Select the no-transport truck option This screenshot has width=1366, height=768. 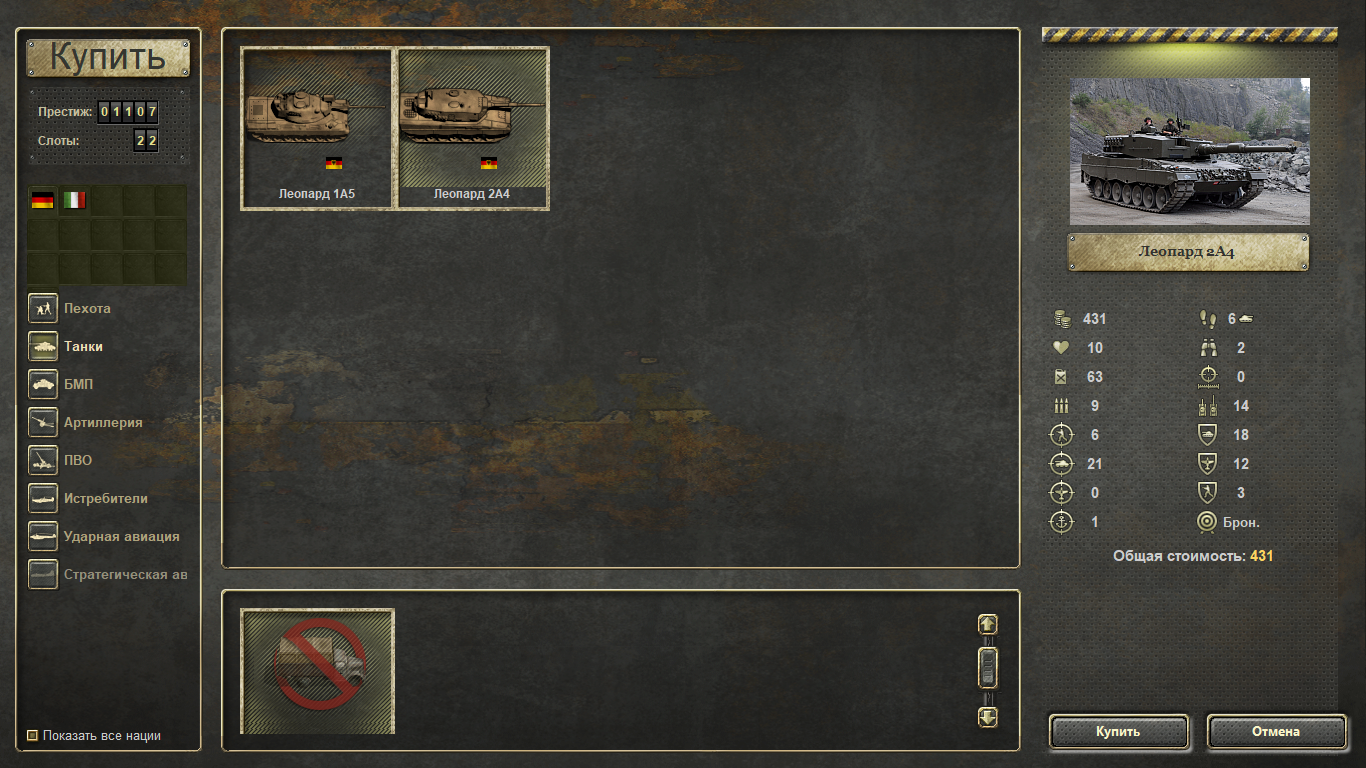(x=318, y=671)
